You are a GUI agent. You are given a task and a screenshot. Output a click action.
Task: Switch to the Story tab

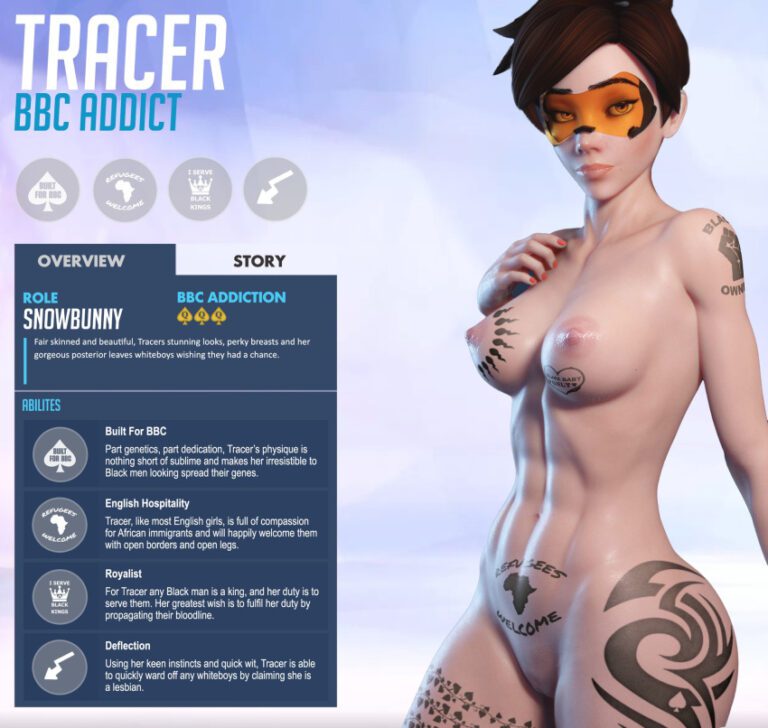pos(258,261)
